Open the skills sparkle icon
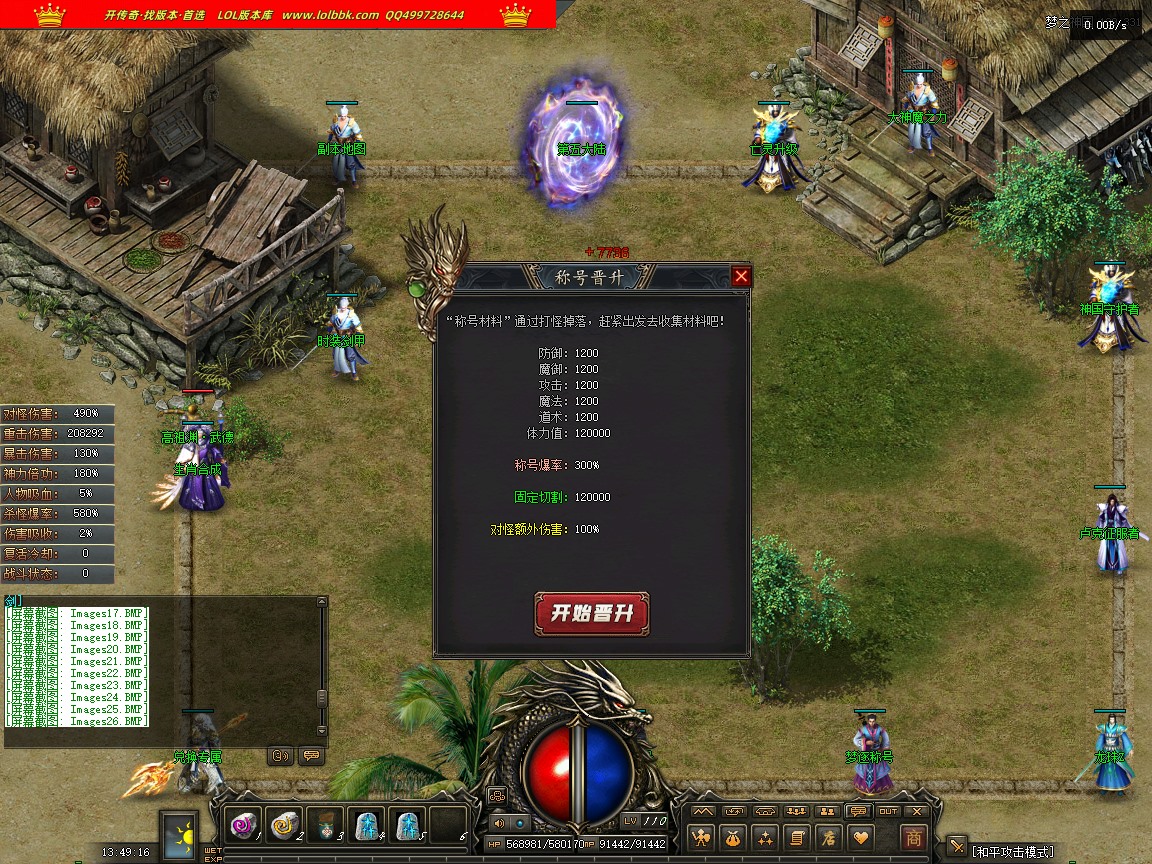Viewport: 1152px width, 864px height. pyautogui.click(x=765, y=837)
